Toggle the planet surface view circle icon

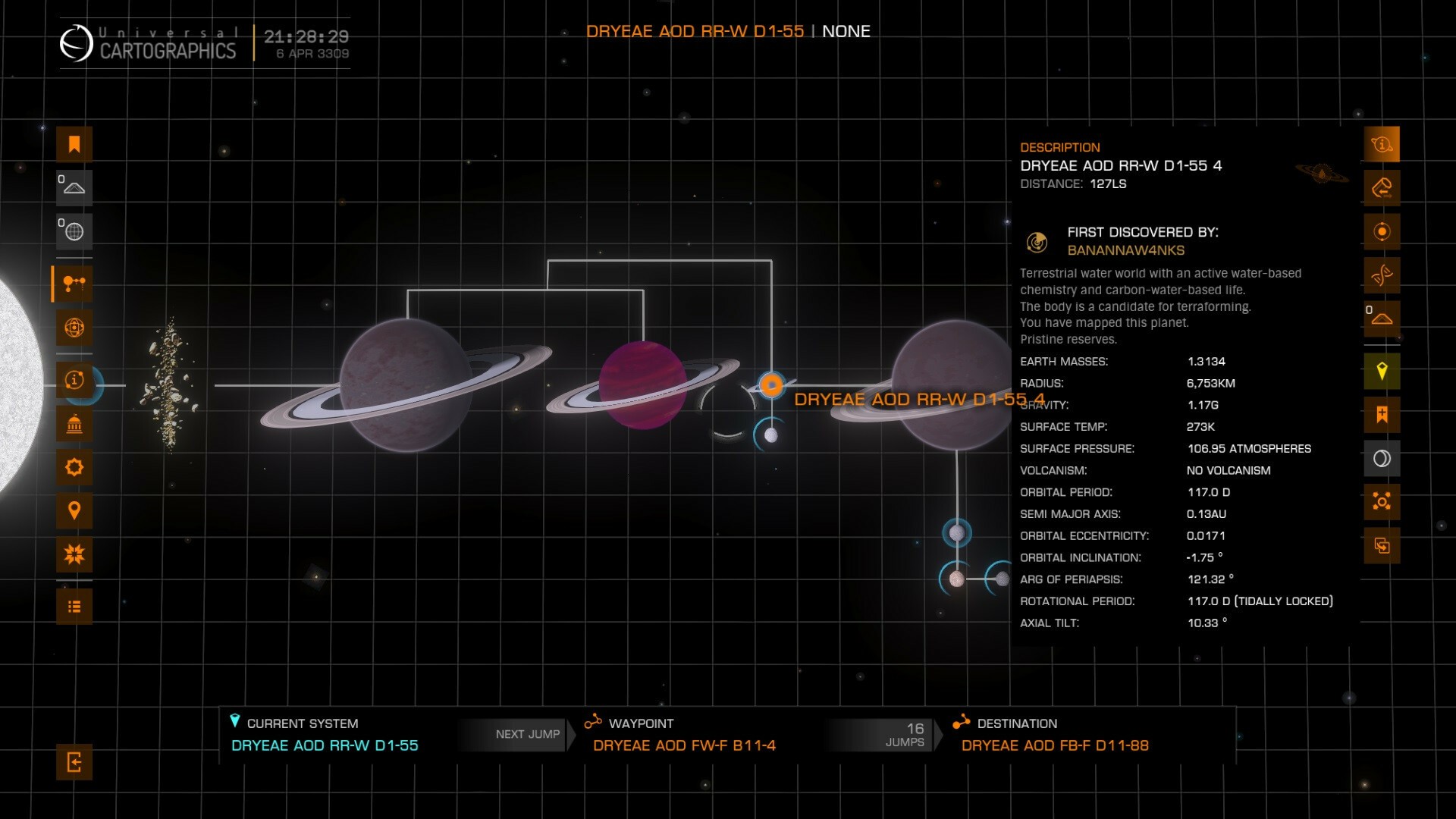1382,459
